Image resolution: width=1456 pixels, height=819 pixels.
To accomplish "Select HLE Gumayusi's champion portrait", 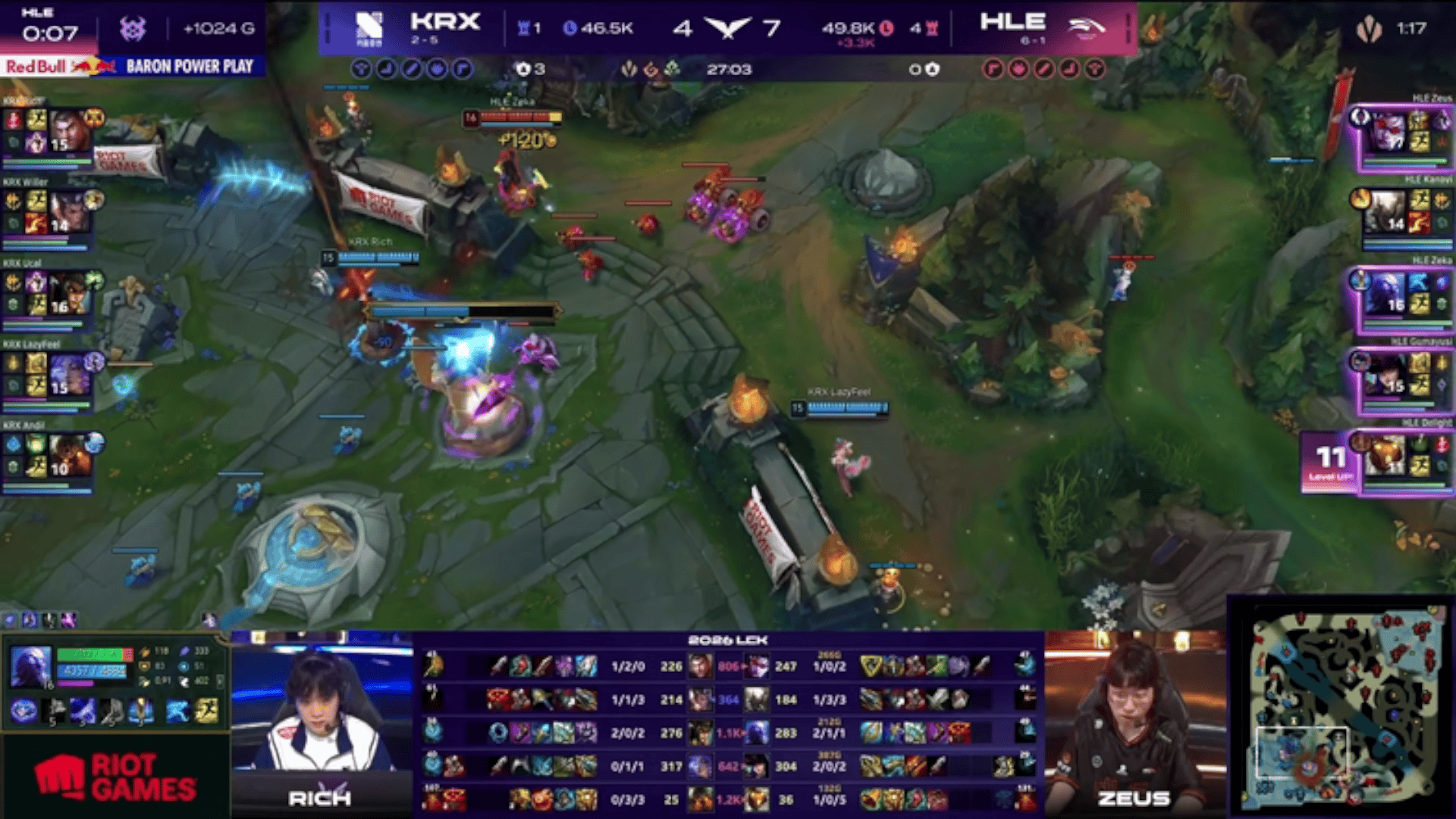I will coord(1388,374).
